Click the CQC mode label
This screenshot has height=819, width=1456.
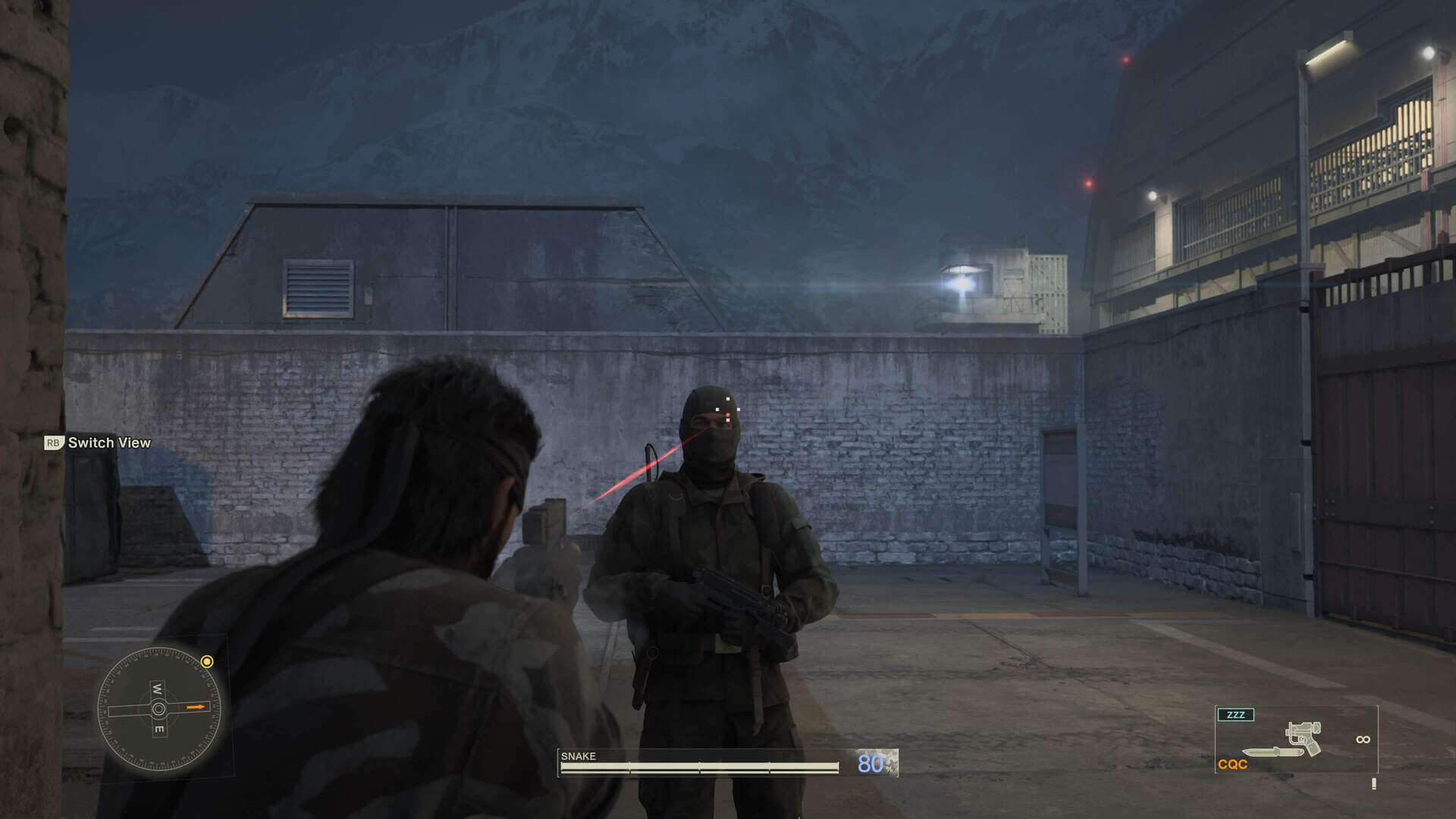click(x=1232, y=764)
